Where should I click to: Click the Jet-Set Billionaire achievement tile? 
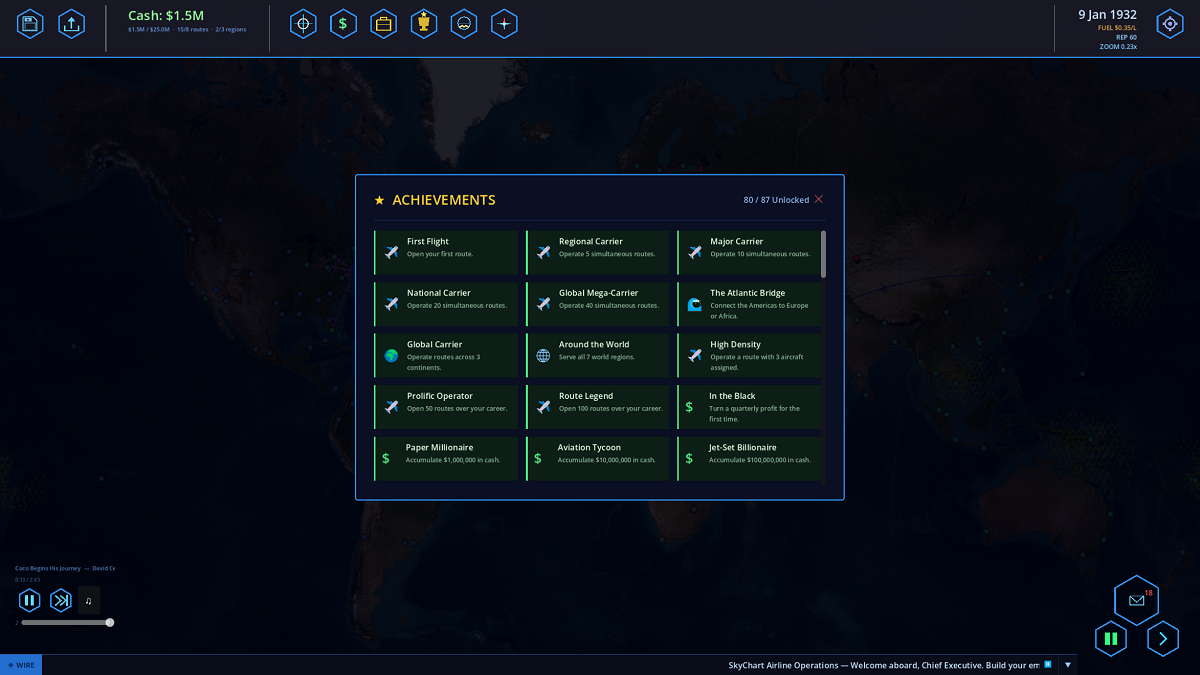point(750,458)
